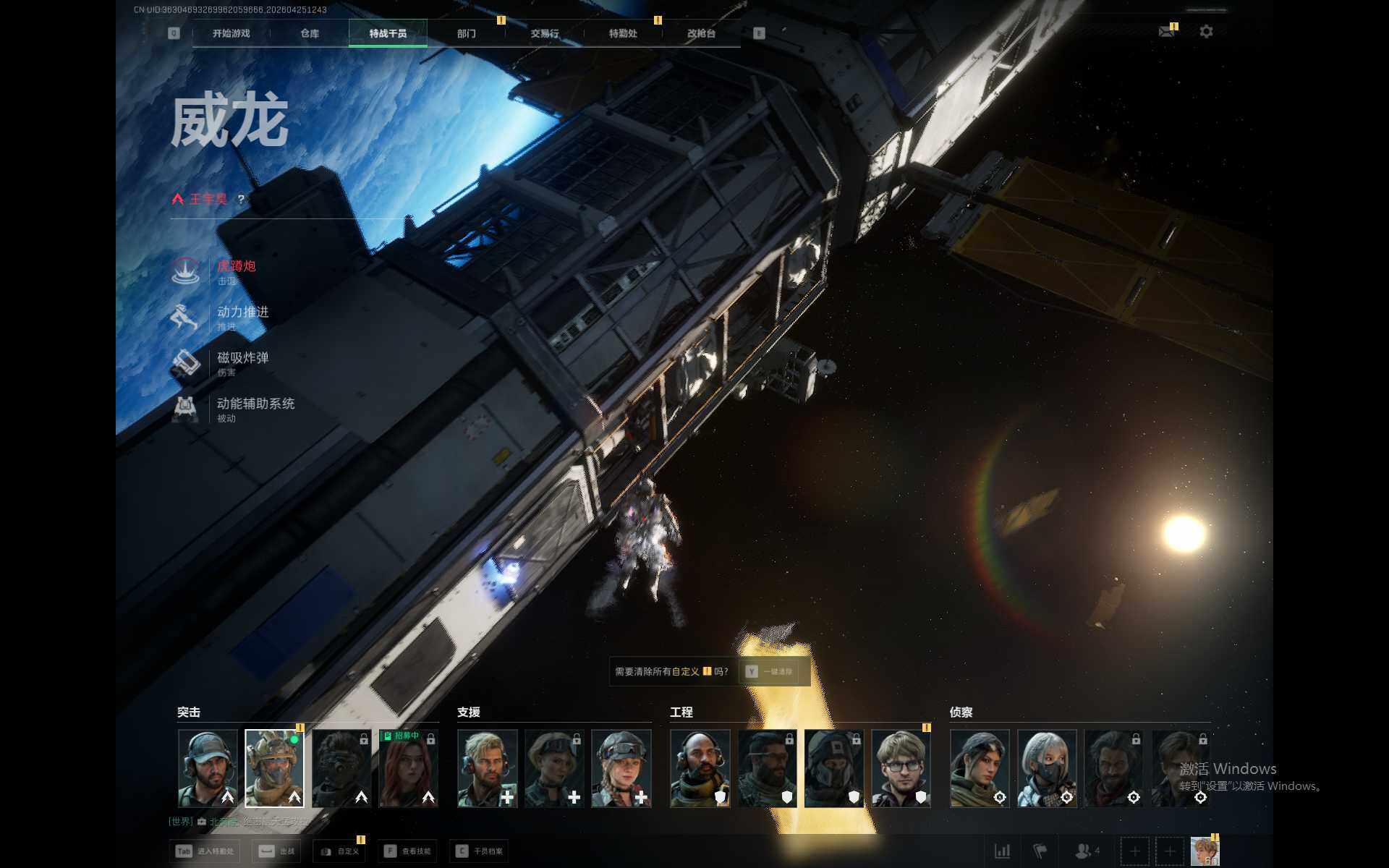Select the red-haired operator marked 招募中
Image resolution: width=1389 pixels, height=868 pixels.
[x=409, y=768]
